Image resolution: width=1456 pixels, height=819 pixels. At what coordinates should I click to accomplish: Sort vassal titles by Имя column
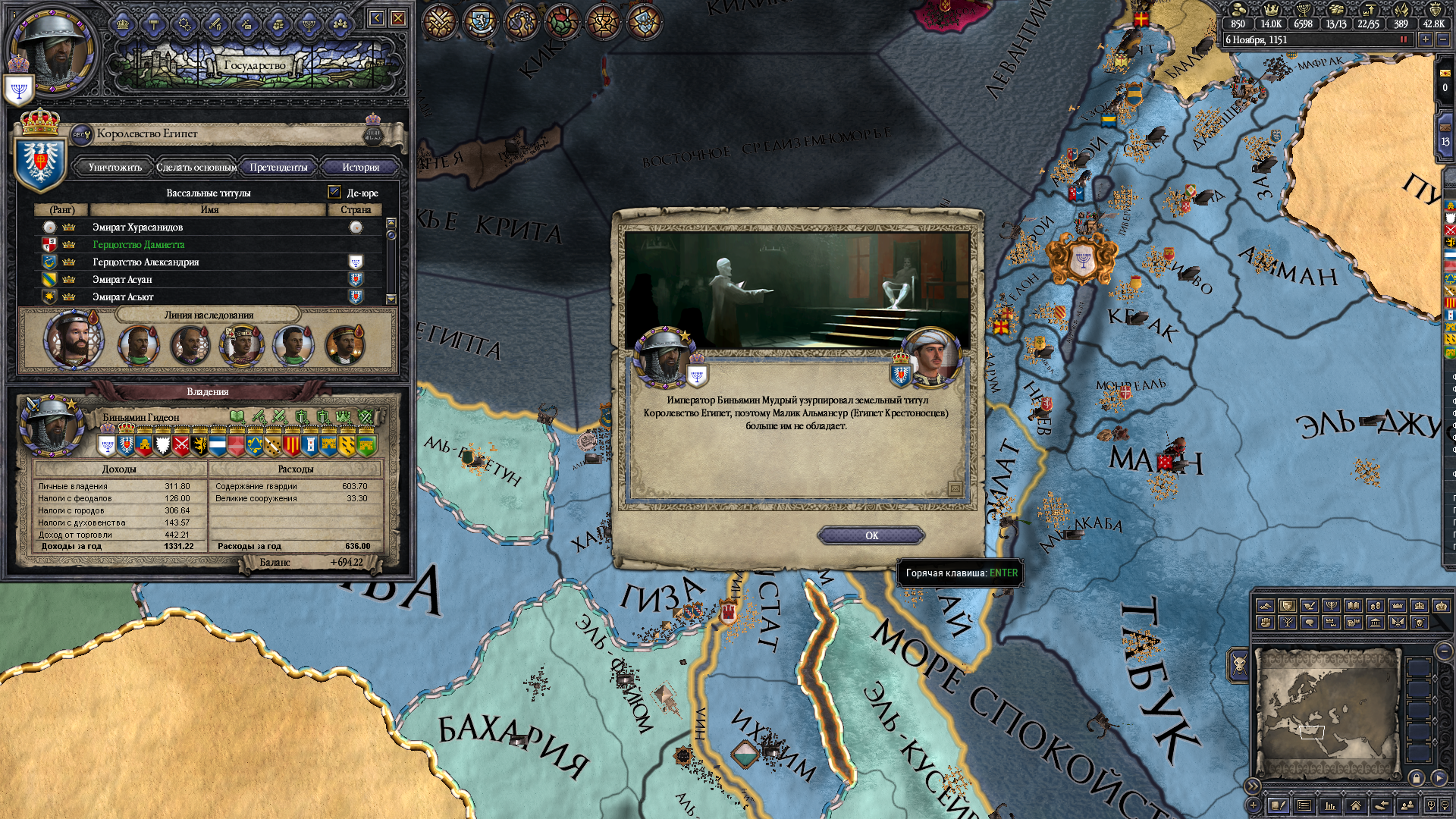point(209,209)
